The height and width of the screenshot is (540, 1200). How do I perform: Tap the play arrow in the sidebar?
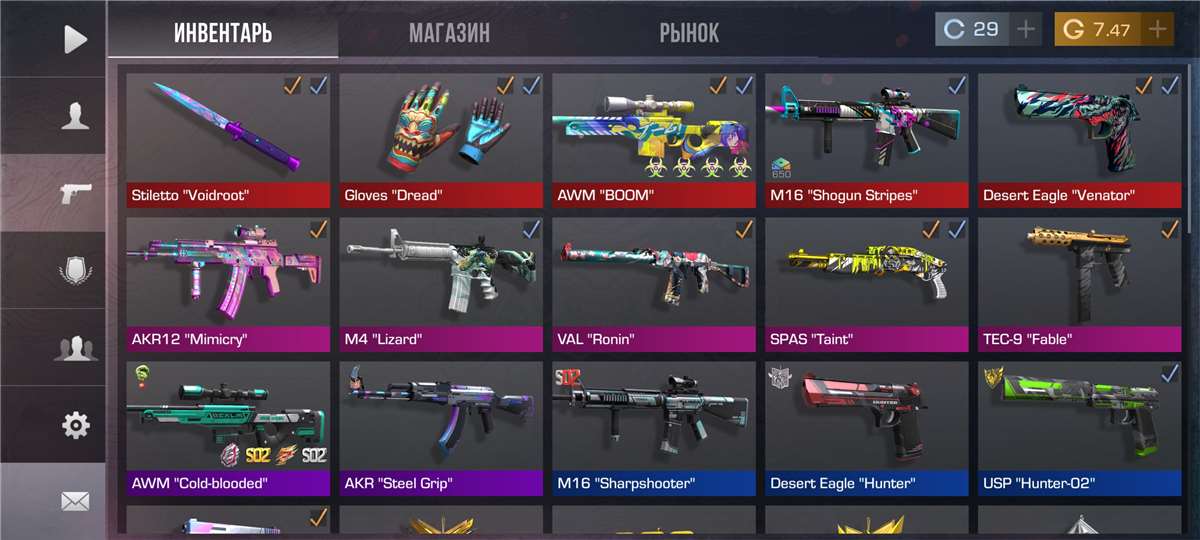tap(75, 39)
